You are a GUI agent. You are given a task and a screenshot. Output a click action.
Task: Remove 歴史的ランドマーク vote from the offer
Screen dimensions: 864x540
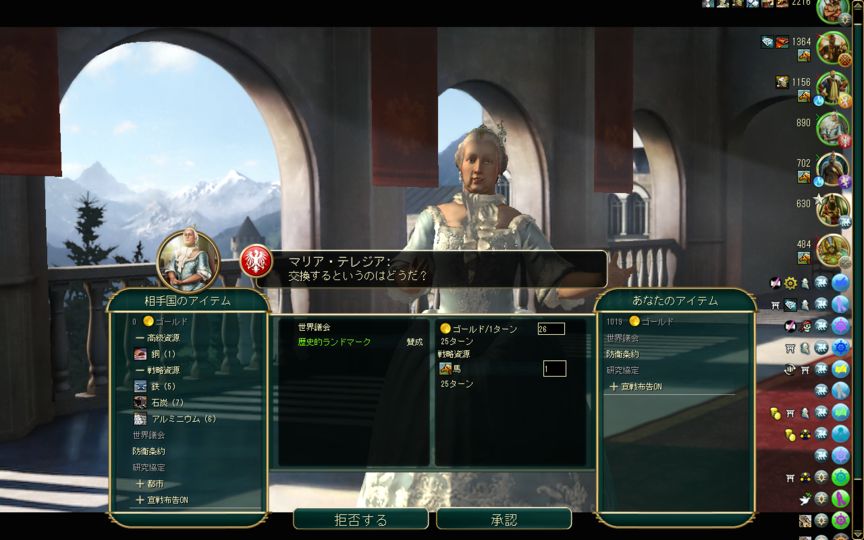pos(334,342)
